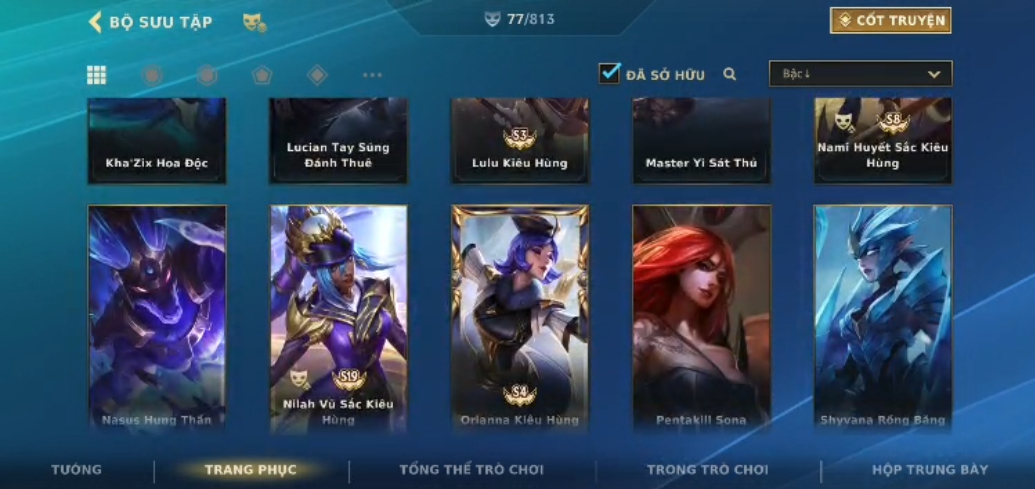Open the skin search magnifier
The width and height of the screenshot is (1035, 489).
click(x=730, y=74)
